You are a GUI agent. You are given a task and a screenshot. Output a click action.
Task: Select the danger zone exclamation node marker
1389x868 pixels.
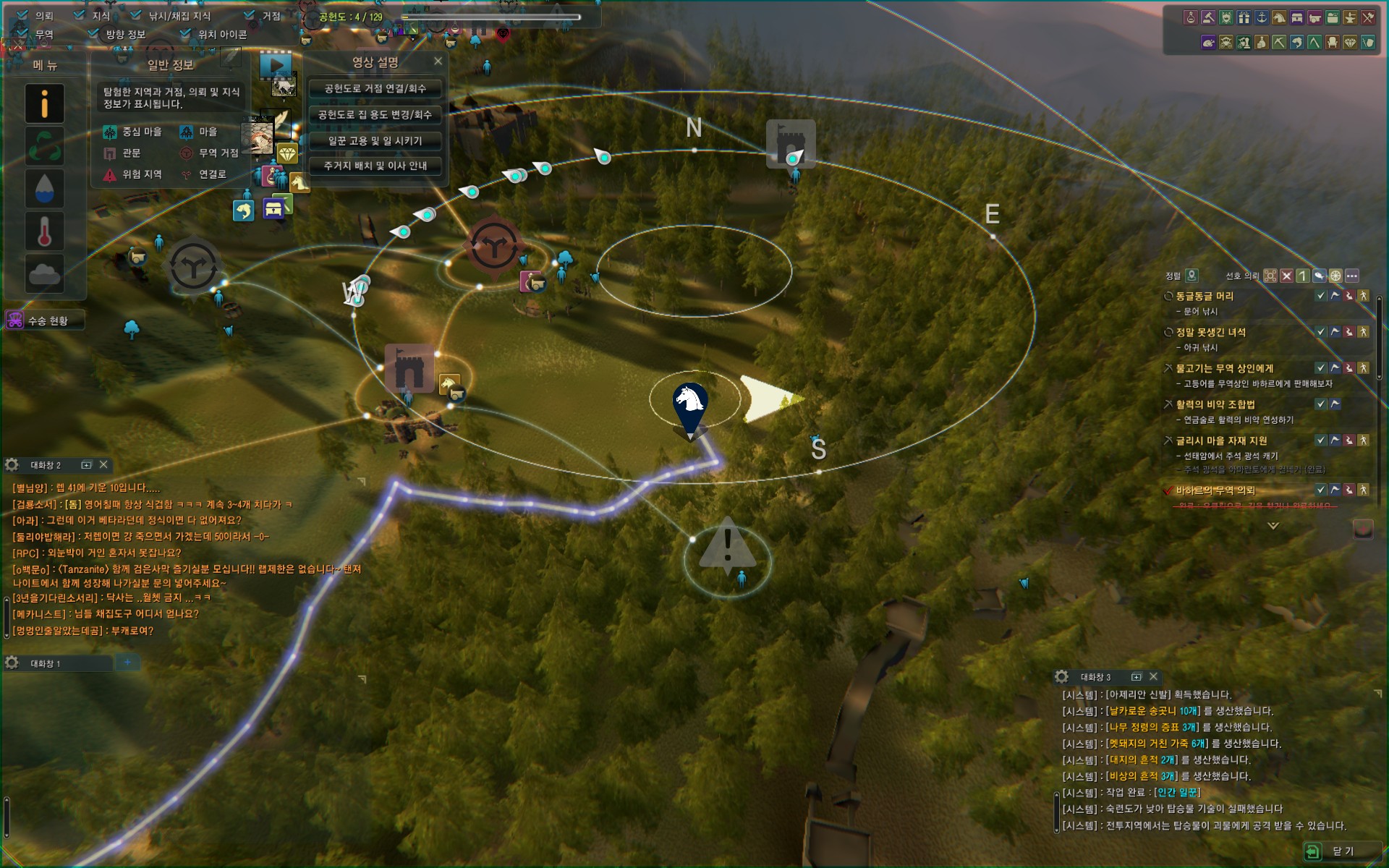click(728, 546)
